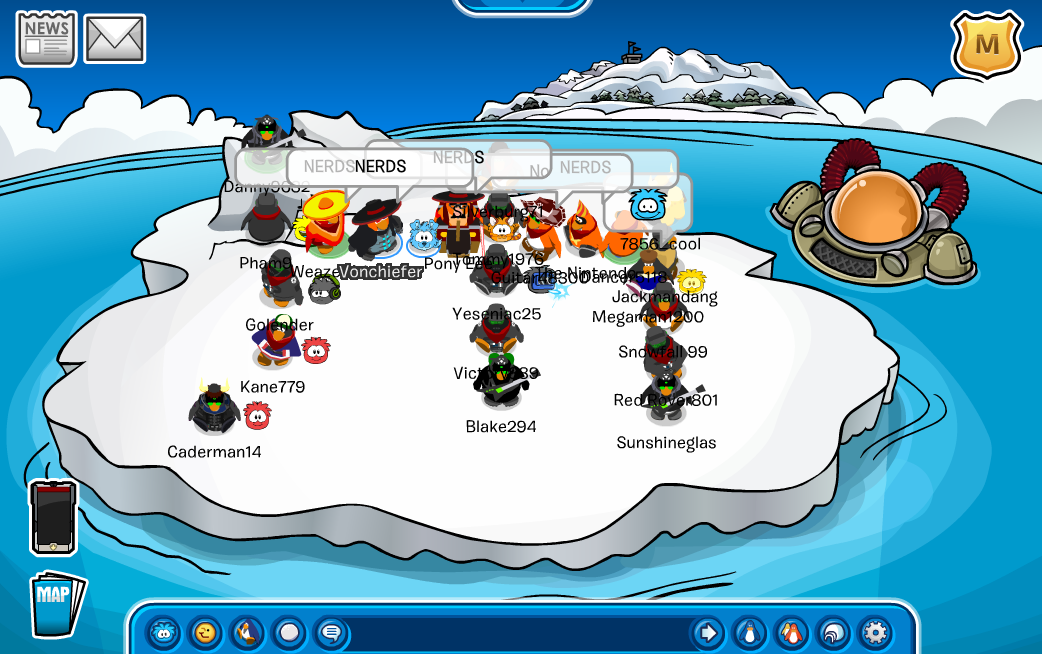Open the gear settings

click(875, 632)
